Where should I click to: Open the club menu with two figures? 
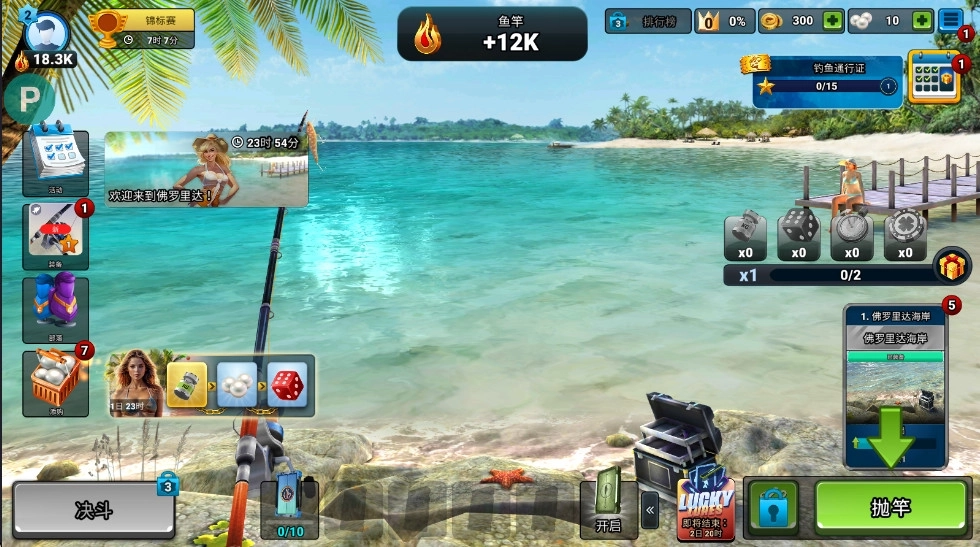(55, 310)
